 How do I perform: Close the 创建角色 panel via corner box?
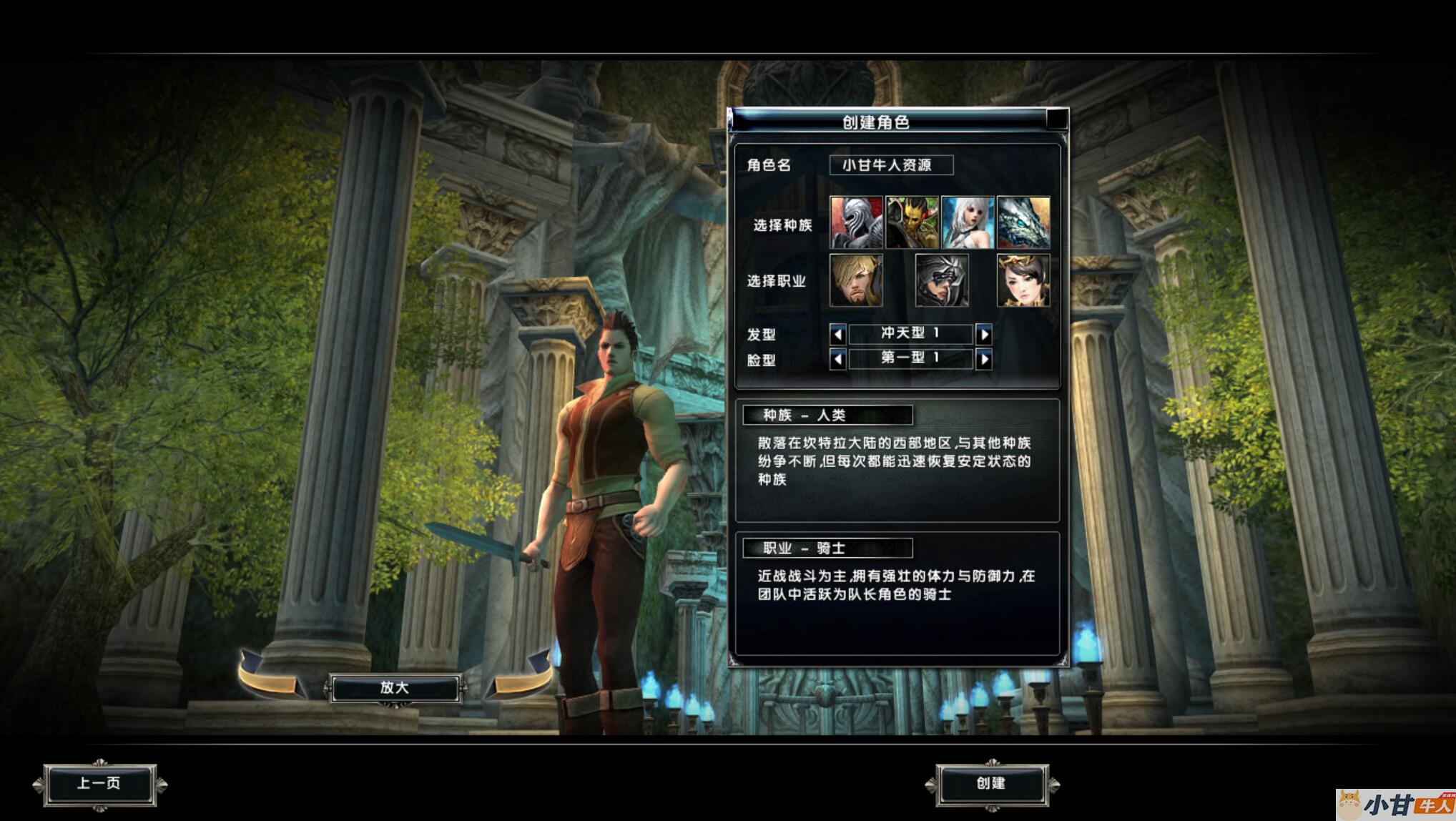1057,119
